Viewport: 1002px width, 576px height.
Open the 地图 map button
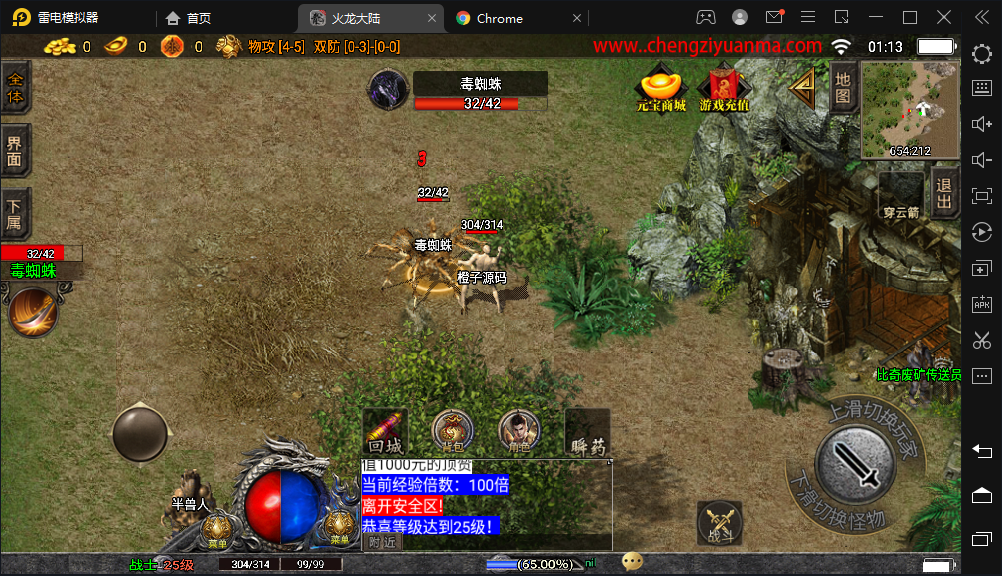click(843, 87)
